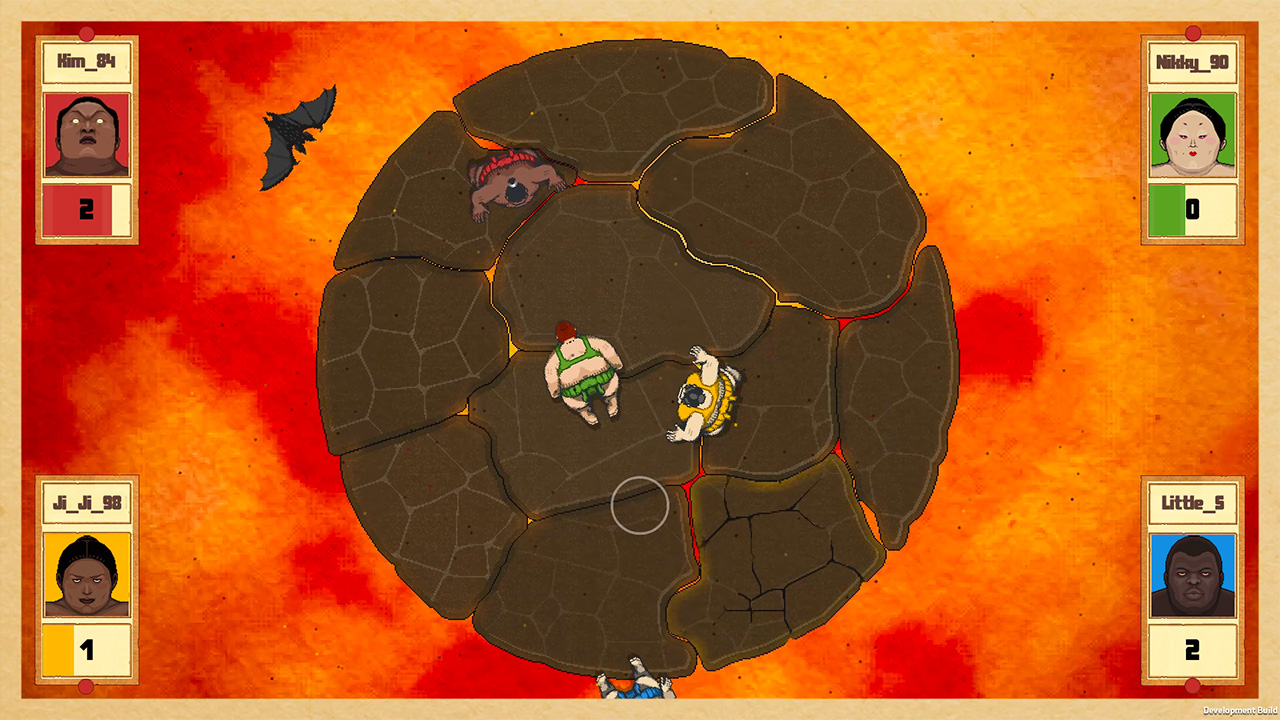Click the red dot below Little_5 panel

1193,688
